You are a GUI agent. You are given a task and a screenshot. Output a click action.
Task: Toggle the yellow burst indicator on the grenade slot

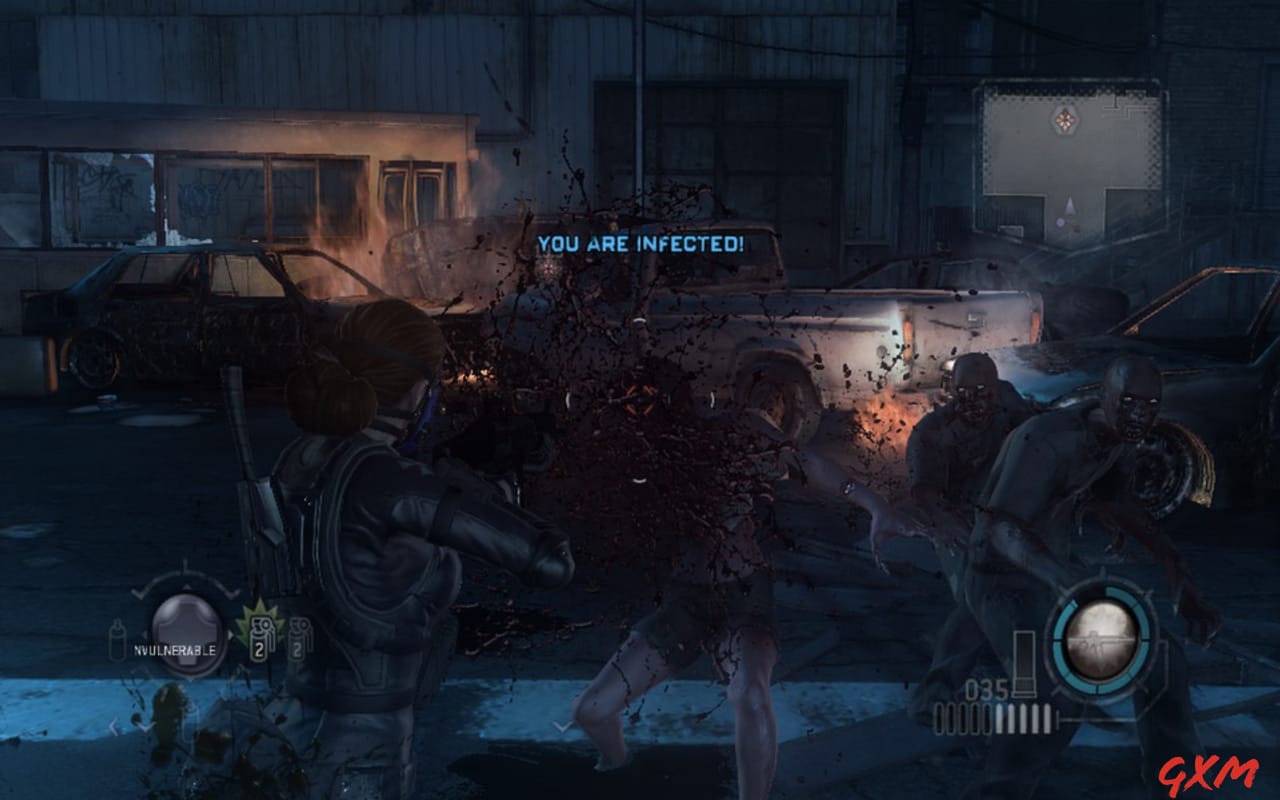pos(258,614)
